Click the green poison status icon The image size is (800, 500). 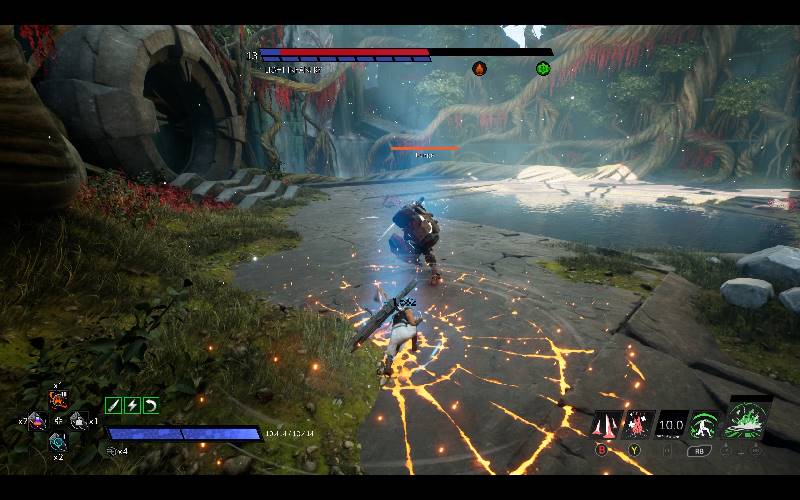click(x=543, y=68)
